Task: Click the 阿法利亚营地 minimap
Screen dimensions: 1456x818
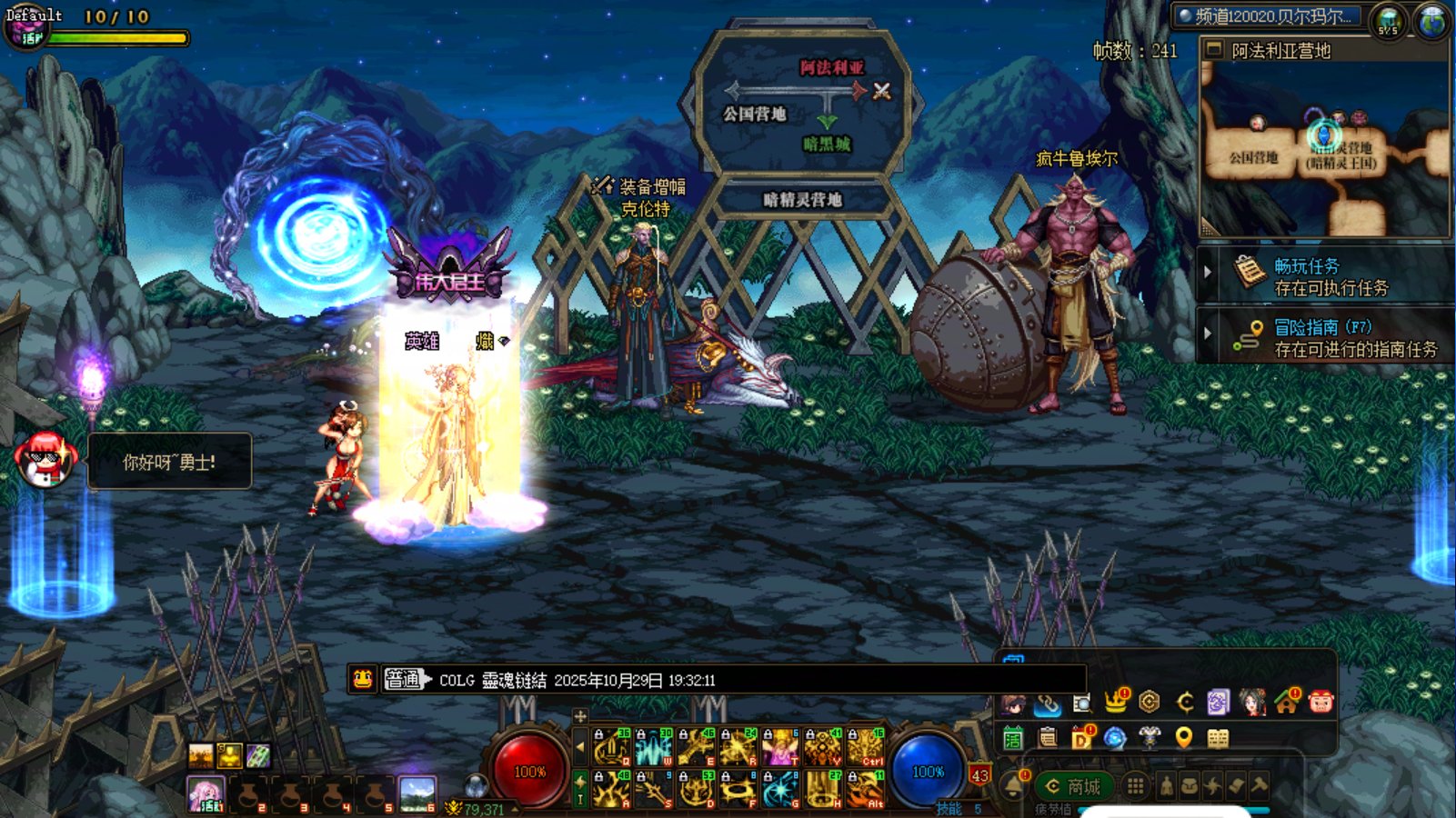Action: point(1324,150)
